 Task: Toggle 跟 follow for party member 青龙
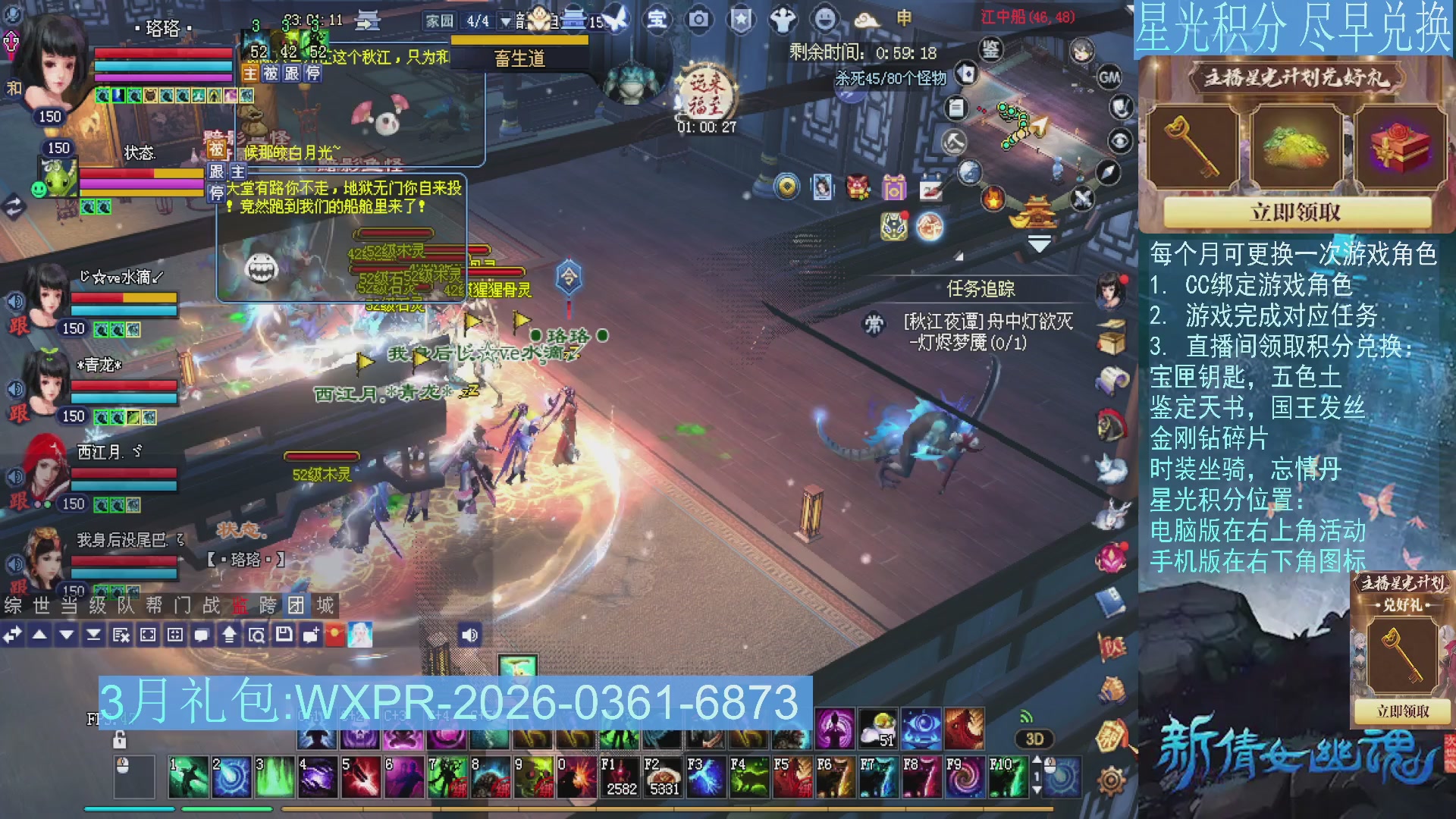click(19, 414)
